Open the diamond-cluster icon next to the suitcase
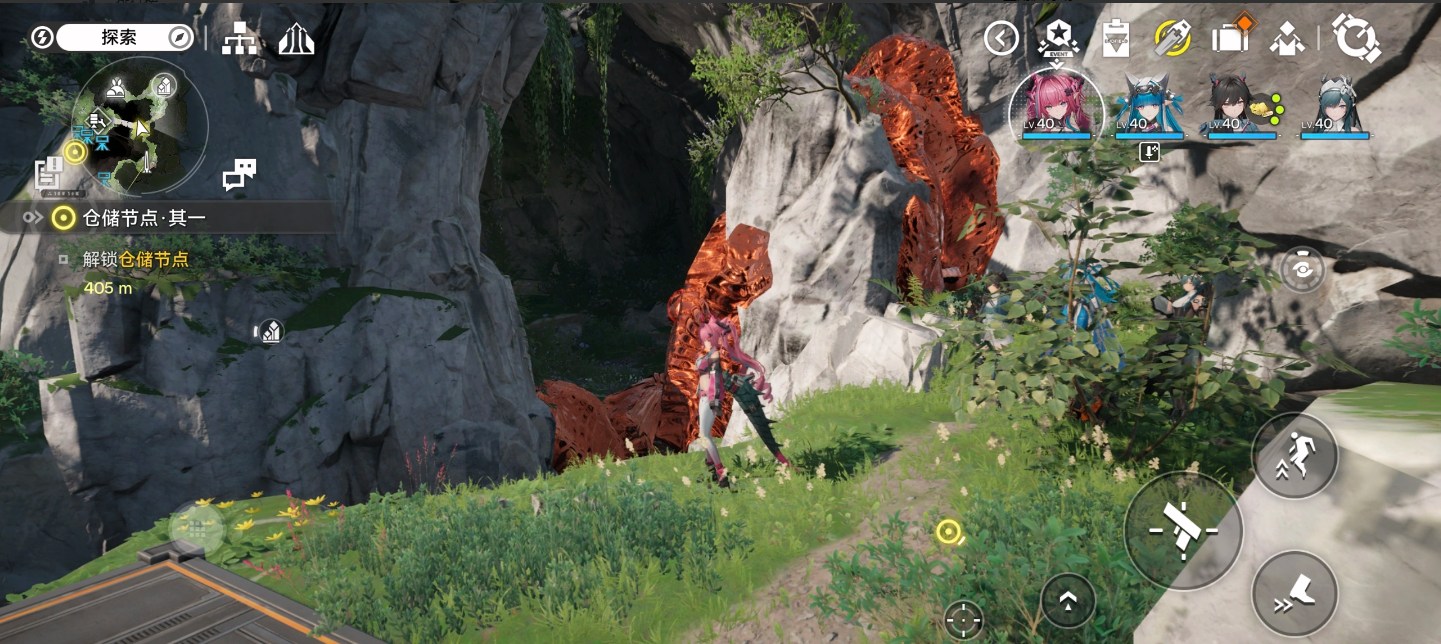Image resolution: width=1441 pixels, height=644 pixels. pyautogui.click(x=1286, y=39)
